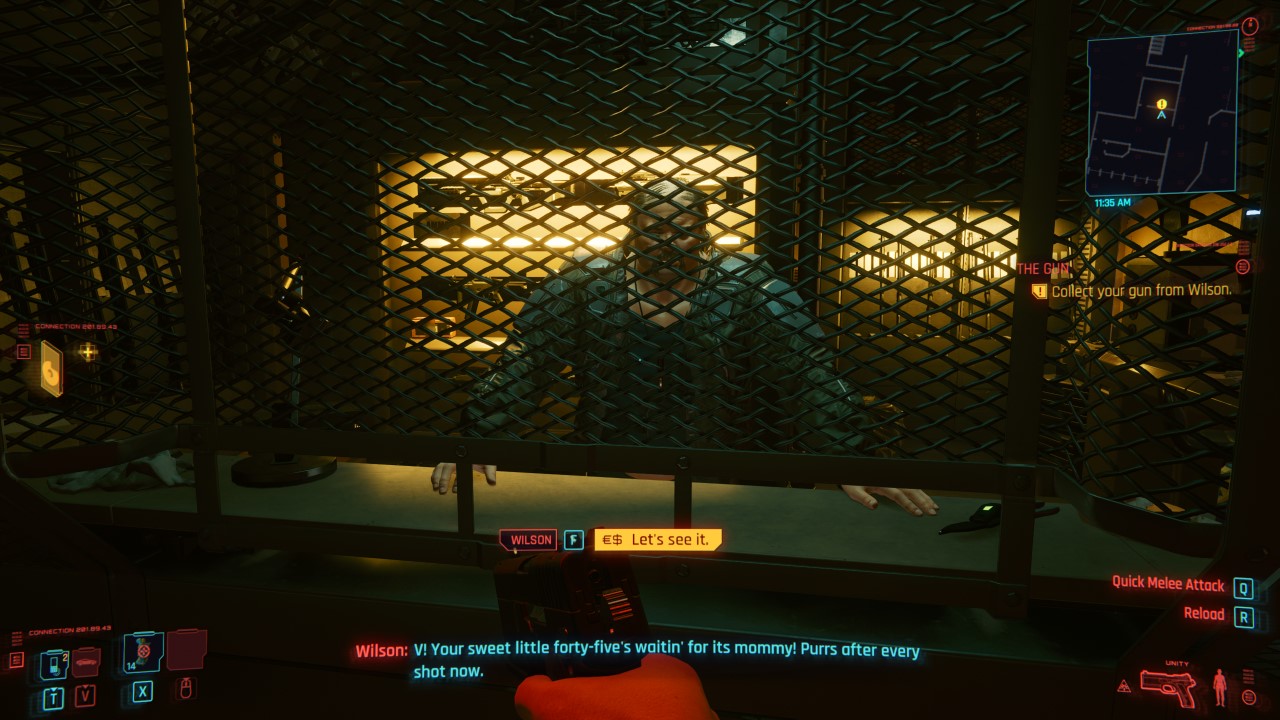Toggle the T keybind quickslot
Screen dimensions: 1280x720
click(52, 695)
